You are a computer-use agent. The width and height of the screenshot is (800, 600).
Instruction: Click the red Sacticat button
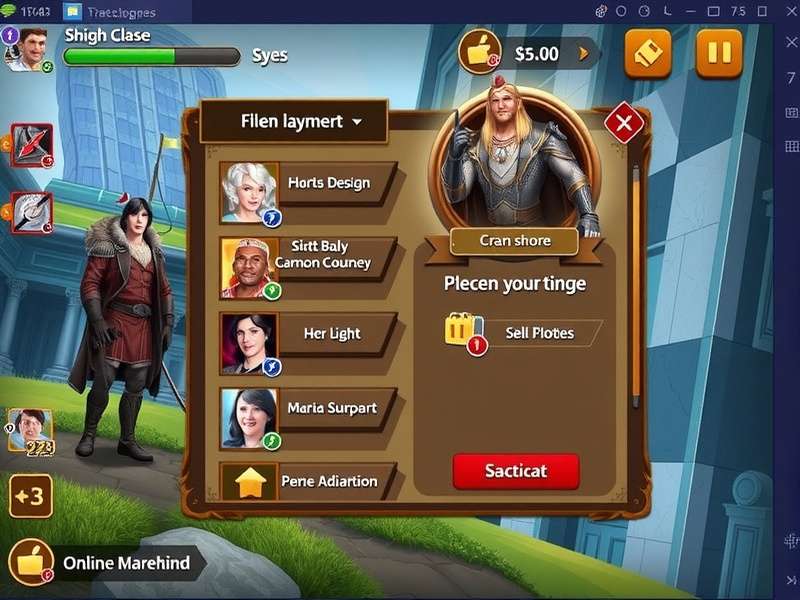[516, 471]
